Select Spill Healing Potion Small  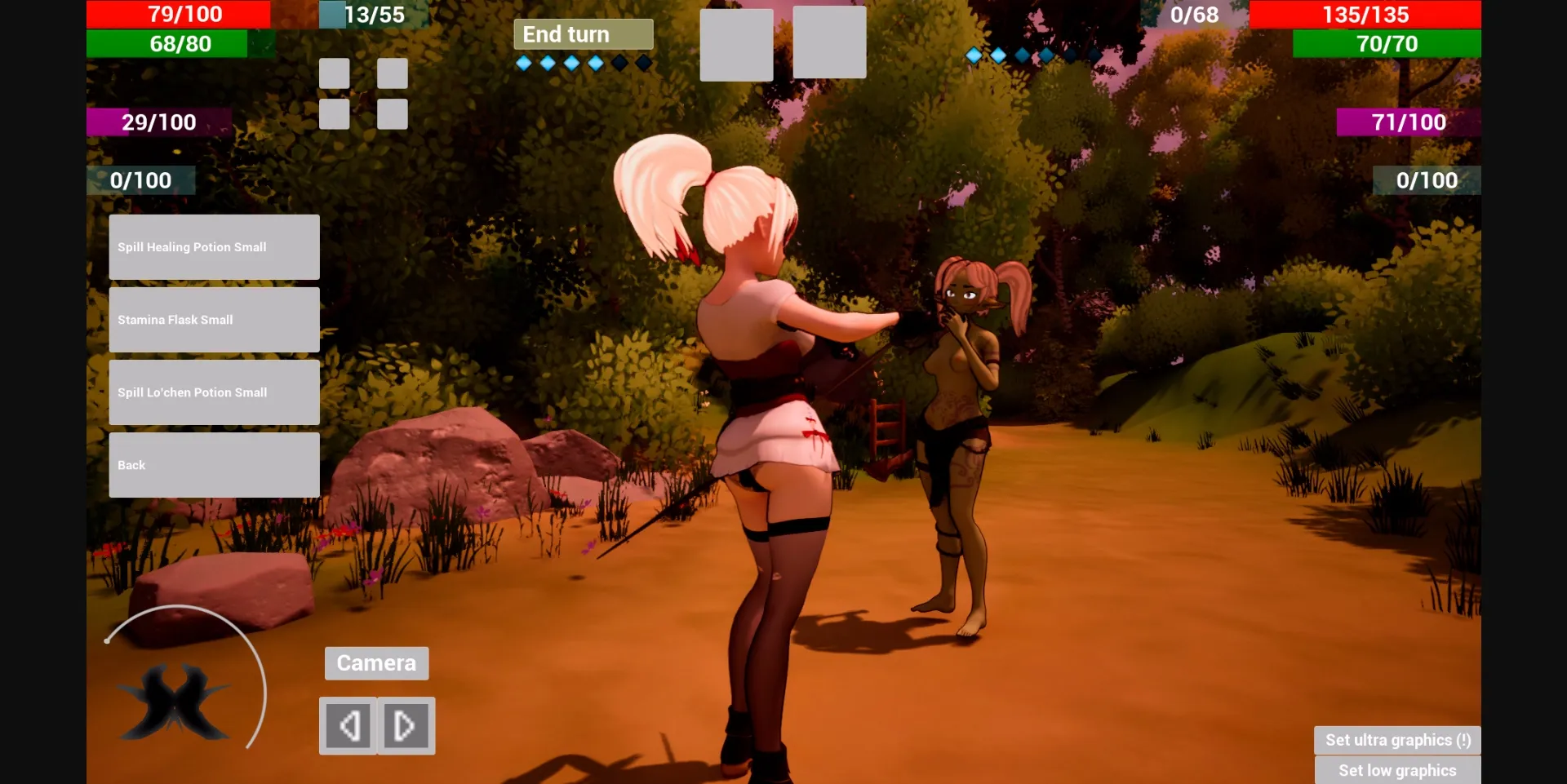pyautogui.click(x=214, y=246)
